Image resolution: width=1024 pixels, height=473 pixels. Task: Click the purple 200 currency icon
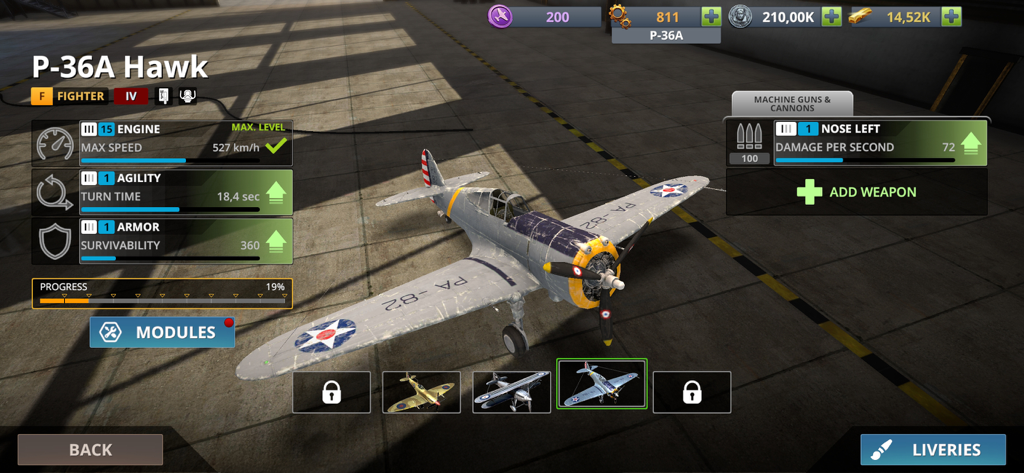(501, 16)
